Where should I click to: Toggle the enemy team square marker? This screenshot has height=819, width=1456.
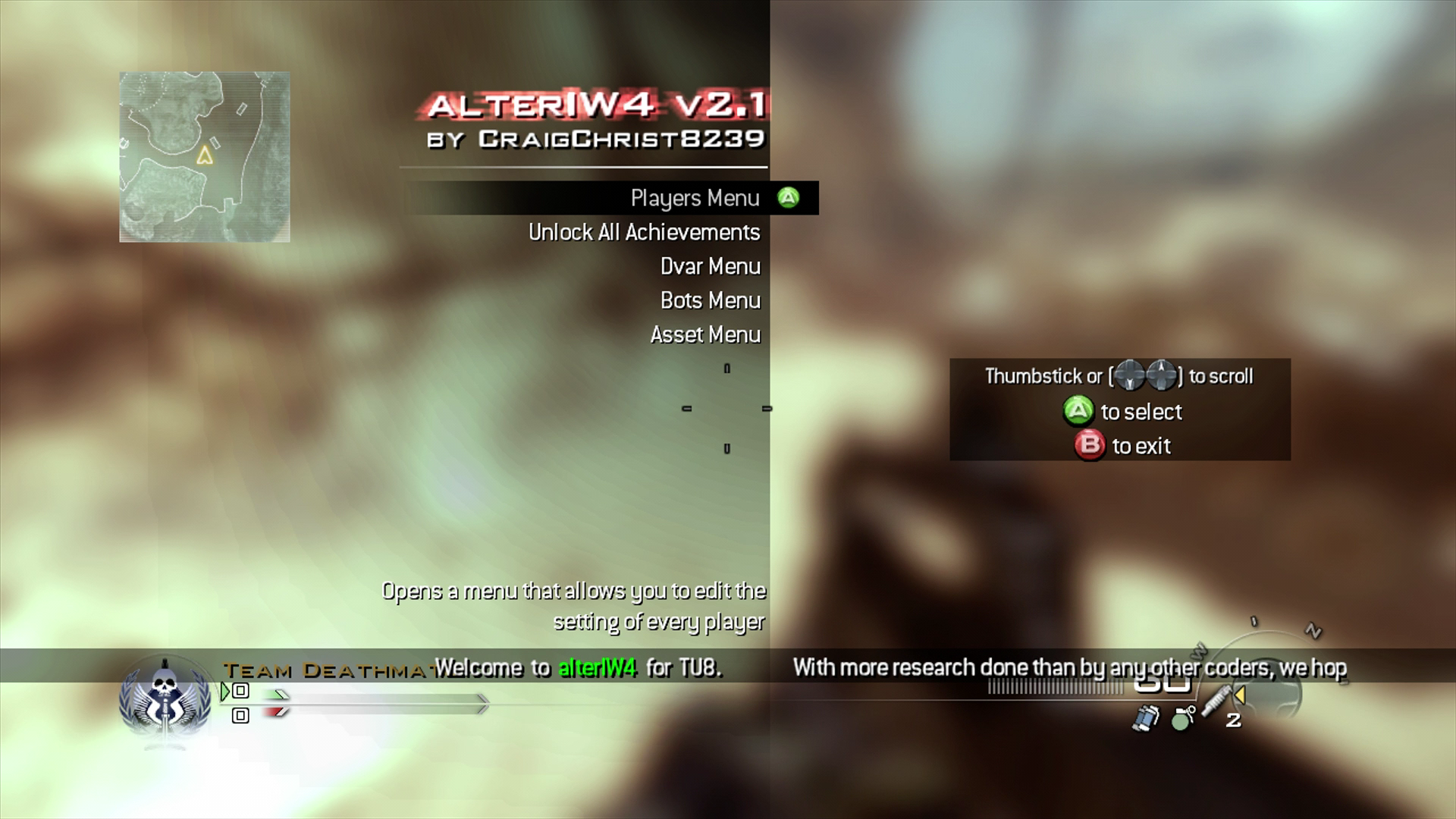coord(241,717)
